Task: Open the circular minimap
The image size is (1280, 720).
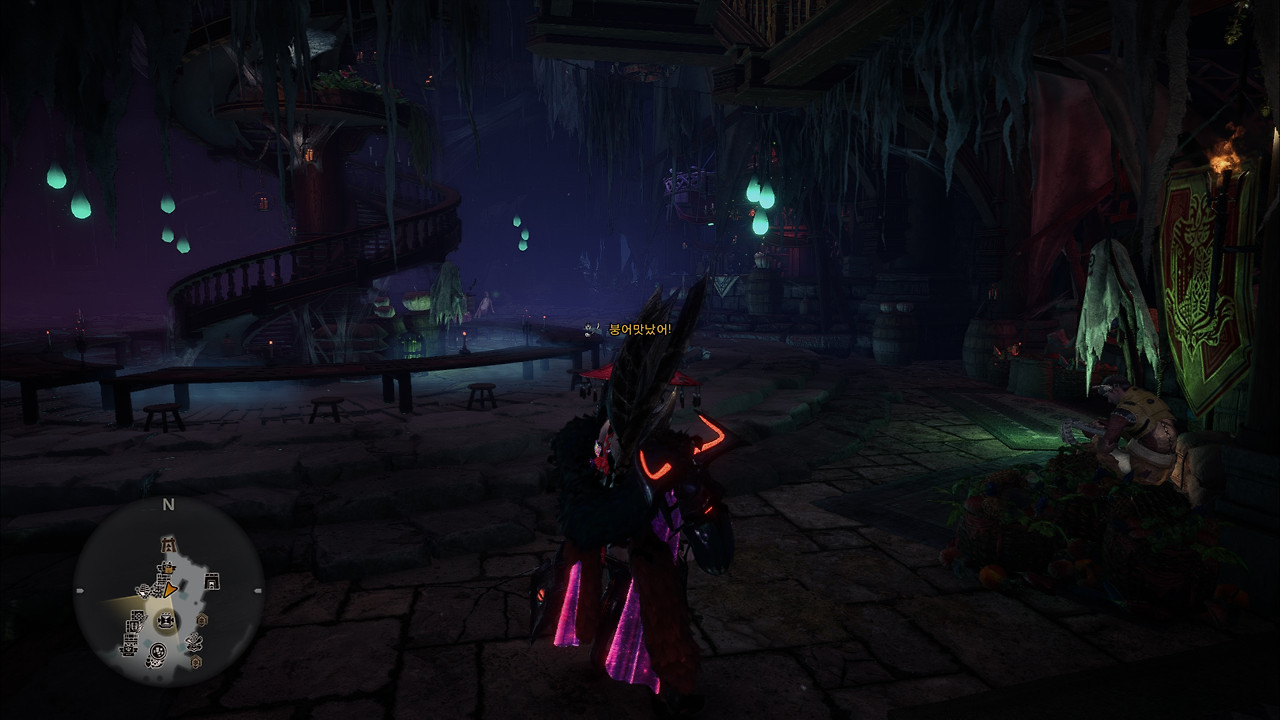Action: point(168,592)
